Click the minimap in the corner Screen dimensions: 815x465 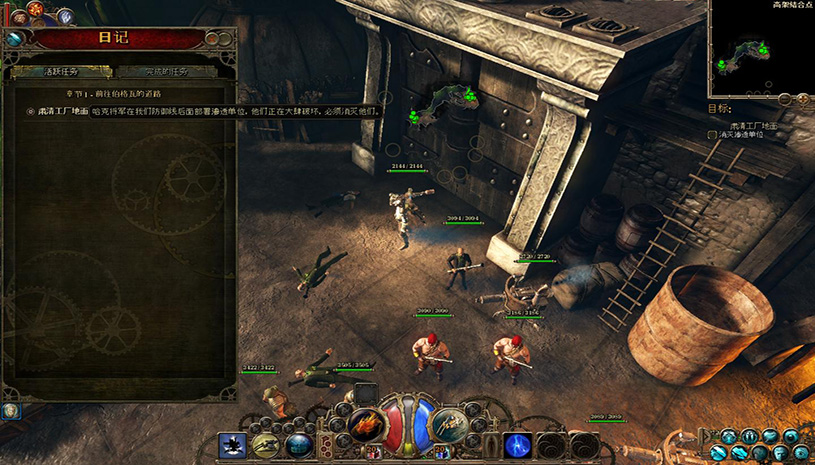point(759,44)
